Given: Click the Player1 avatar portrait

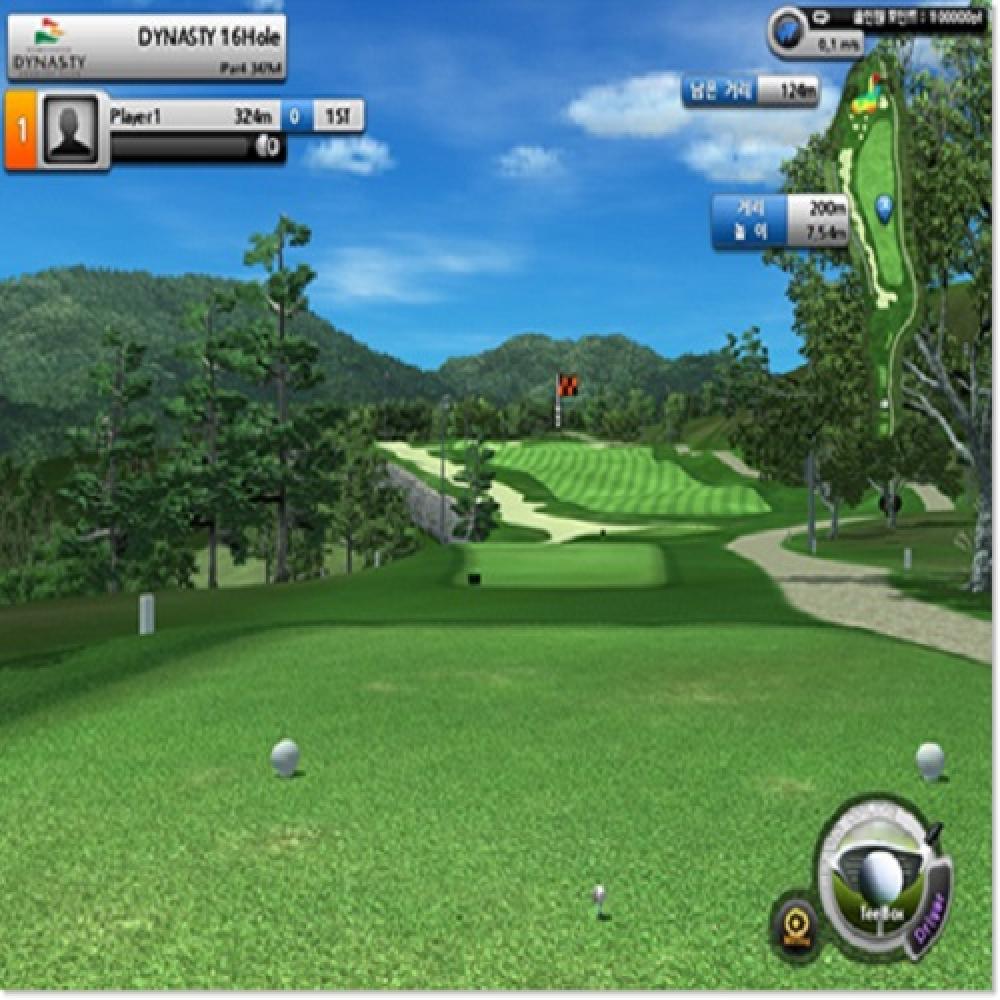Looking at the screenshot, I should [70, 130].
